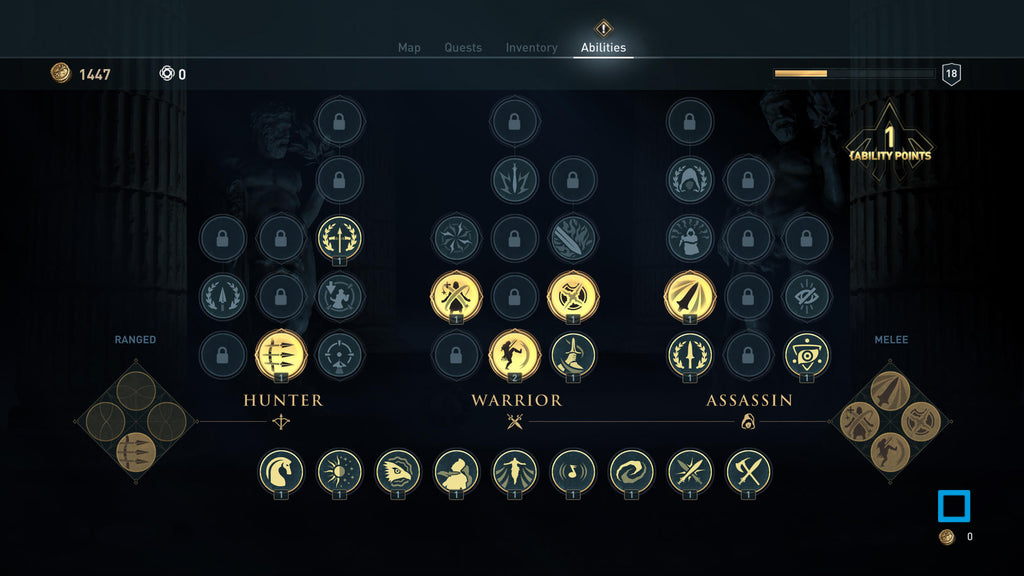Select the hooded figure in wreath ability
Screen dimensions: 1024x576
pos(690,180)
